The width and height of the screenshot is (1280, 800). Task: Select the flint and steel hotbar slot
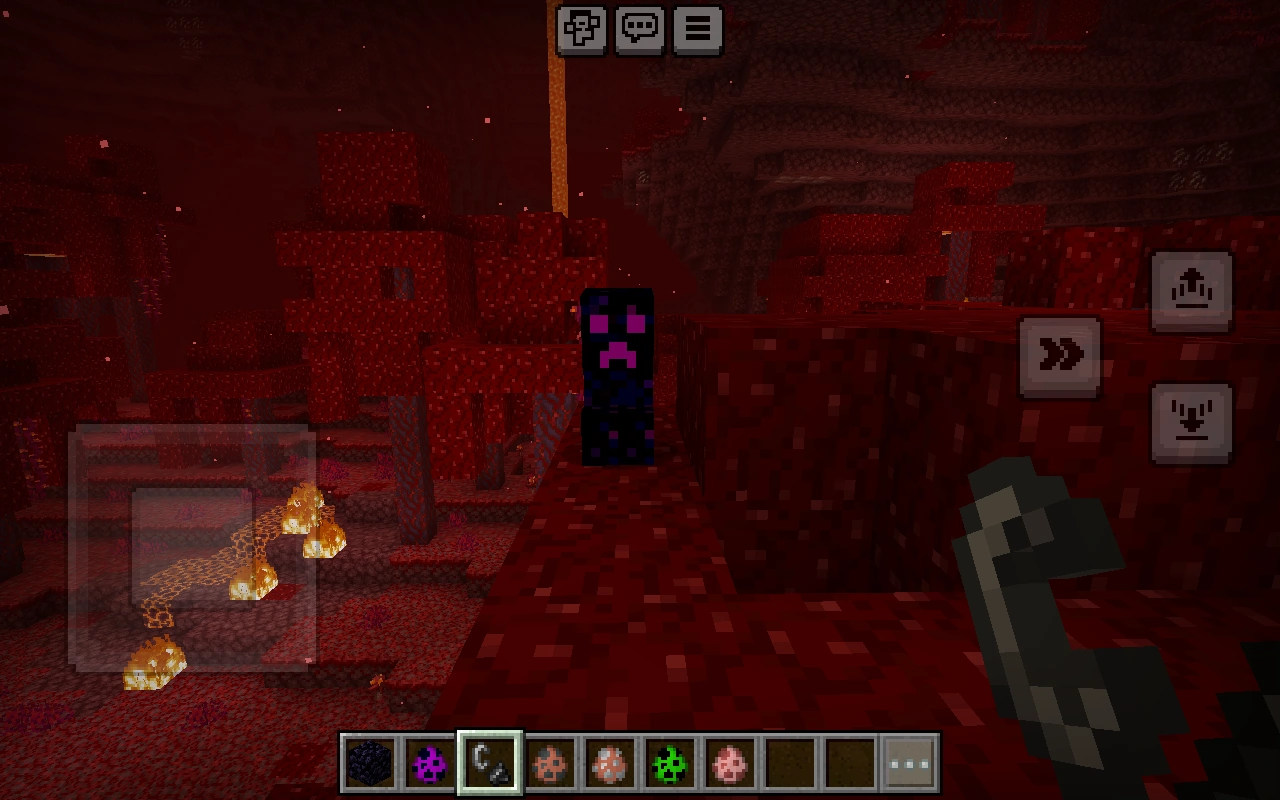490,761
